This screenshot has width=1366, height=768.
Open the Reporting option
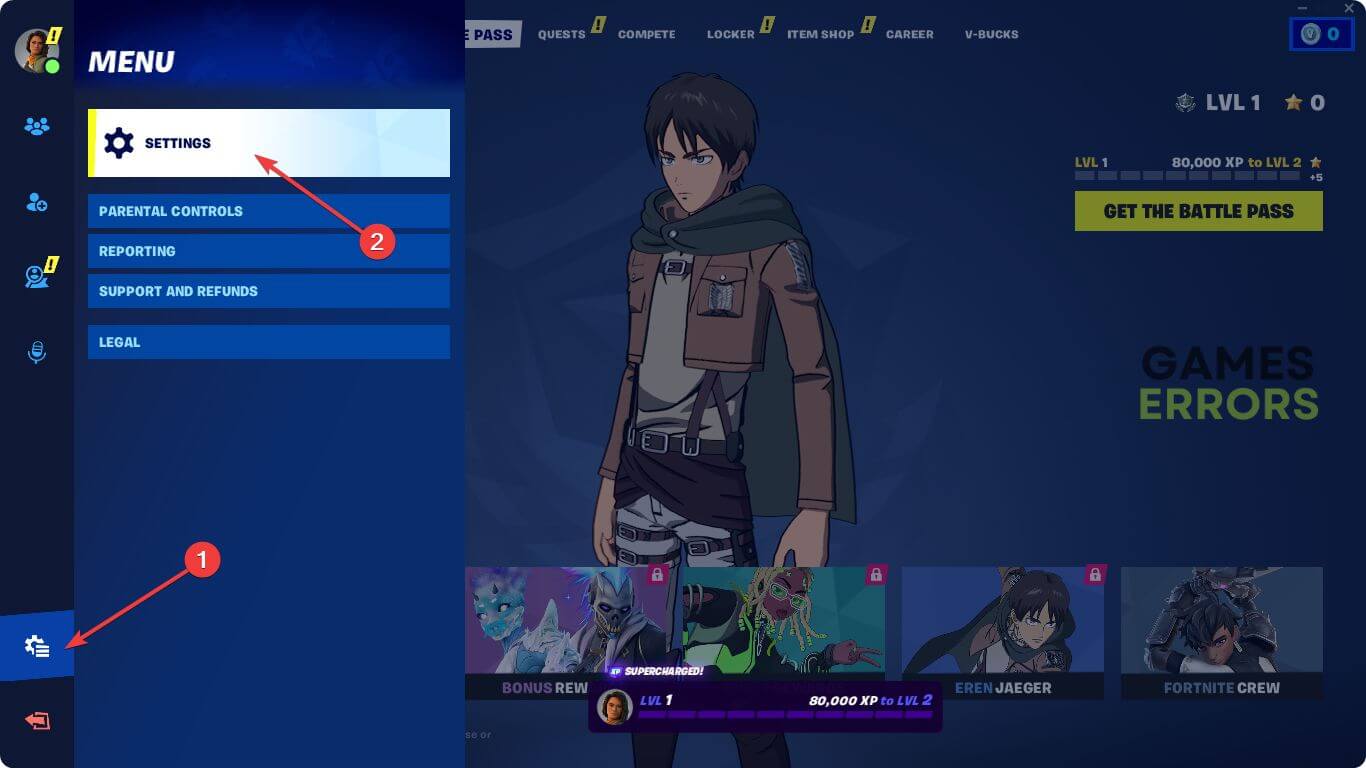click(x=268, y=251)
